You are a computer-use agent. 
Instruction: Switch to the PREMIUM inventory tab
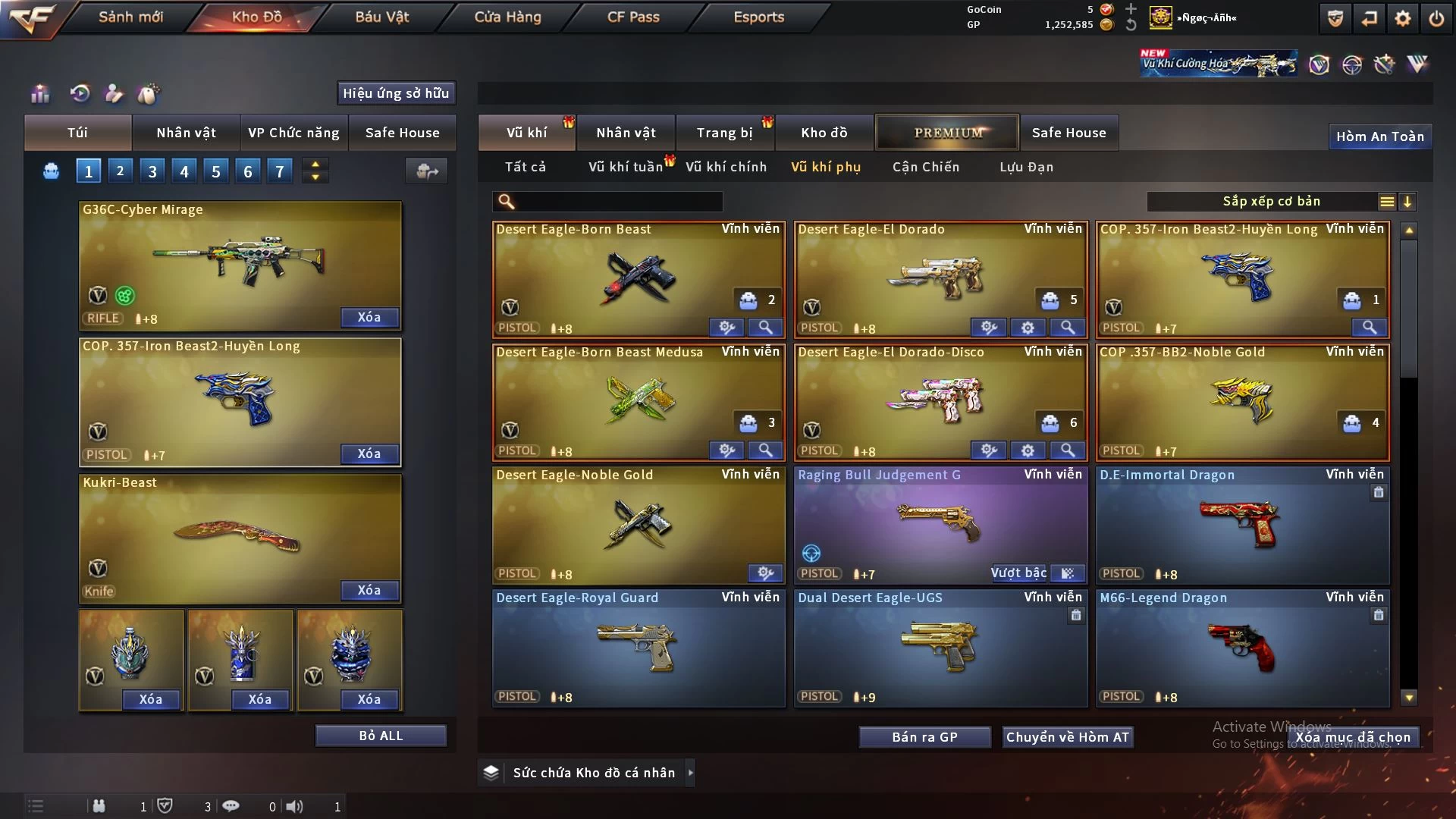pyautogui.click(x=948, y=133)
